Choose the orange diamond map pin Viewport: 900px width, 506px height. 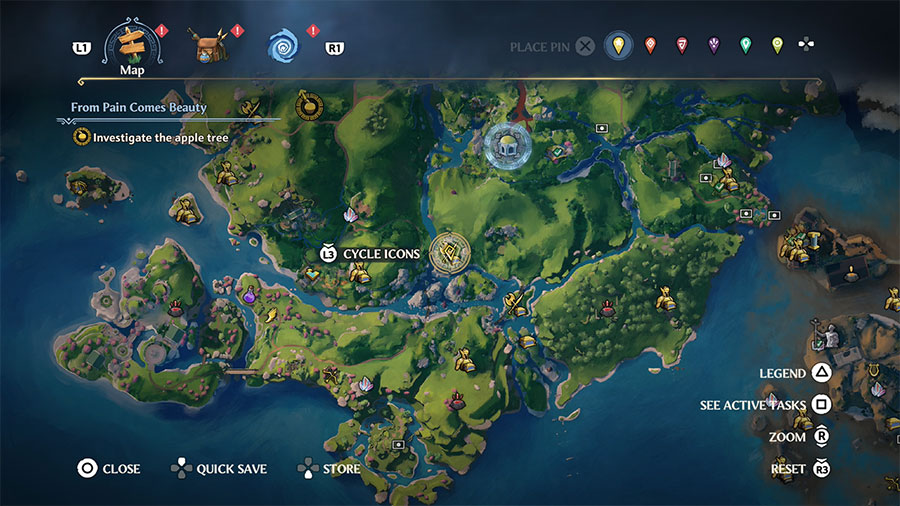coord(650,45)
